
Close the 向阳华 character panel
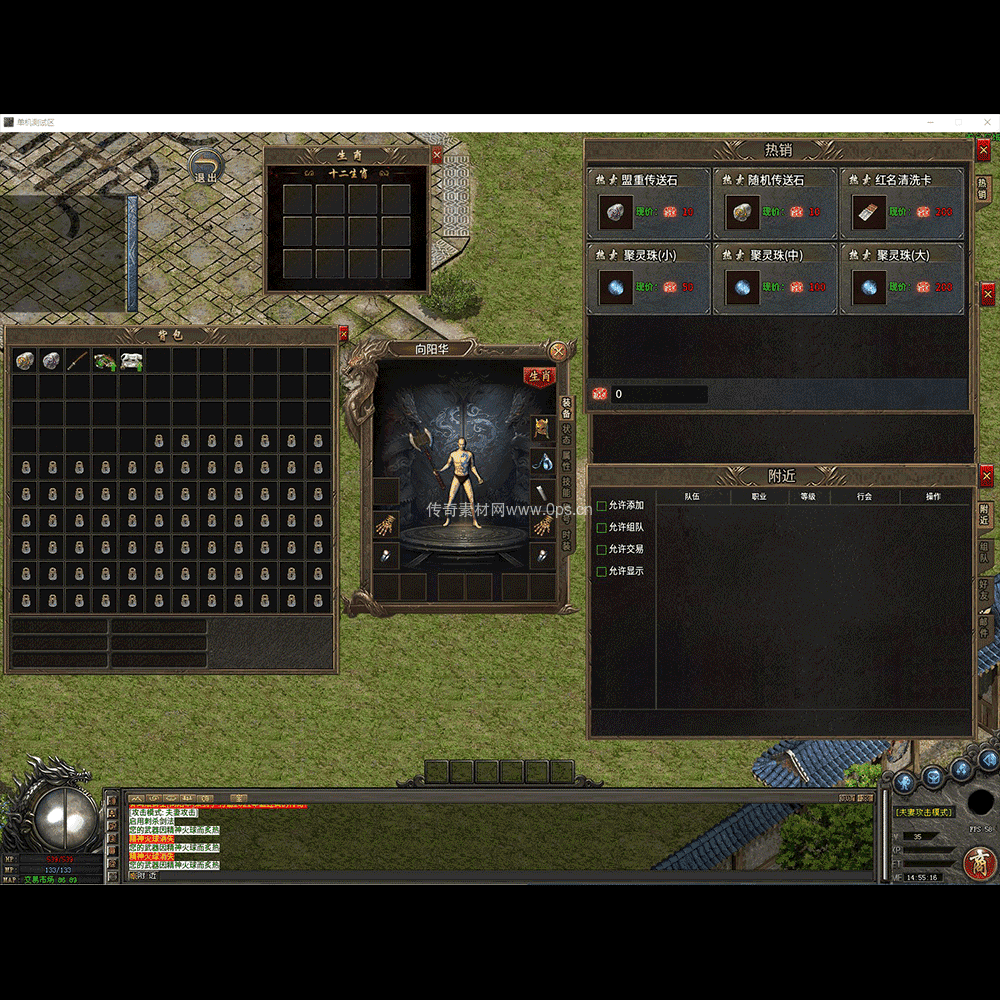pyautogui.click(x=558, y=351)
